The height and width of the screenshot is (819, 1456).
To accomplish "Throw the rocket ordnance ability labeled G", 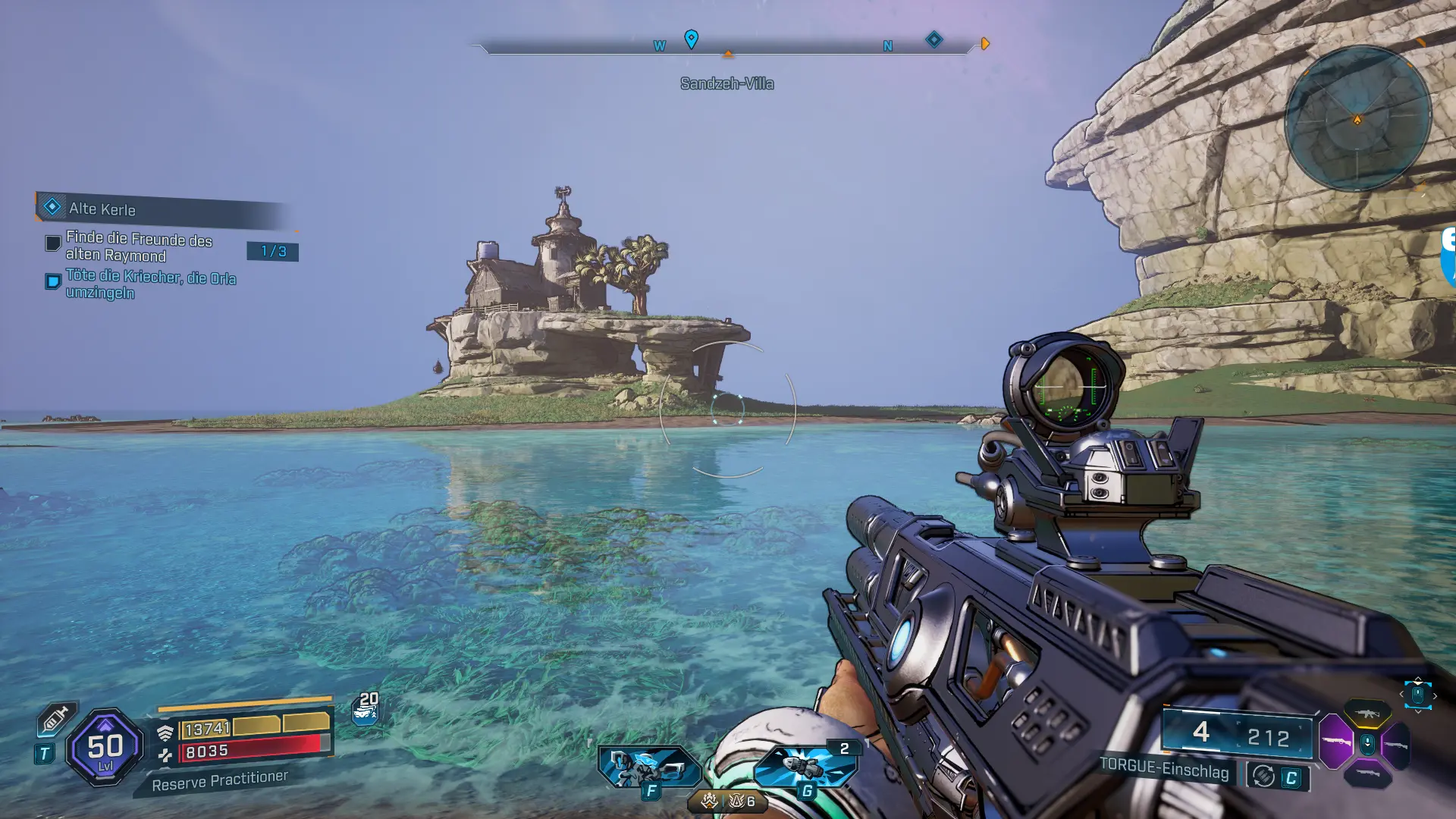I will pyautogui.click(x=805, y=767).
